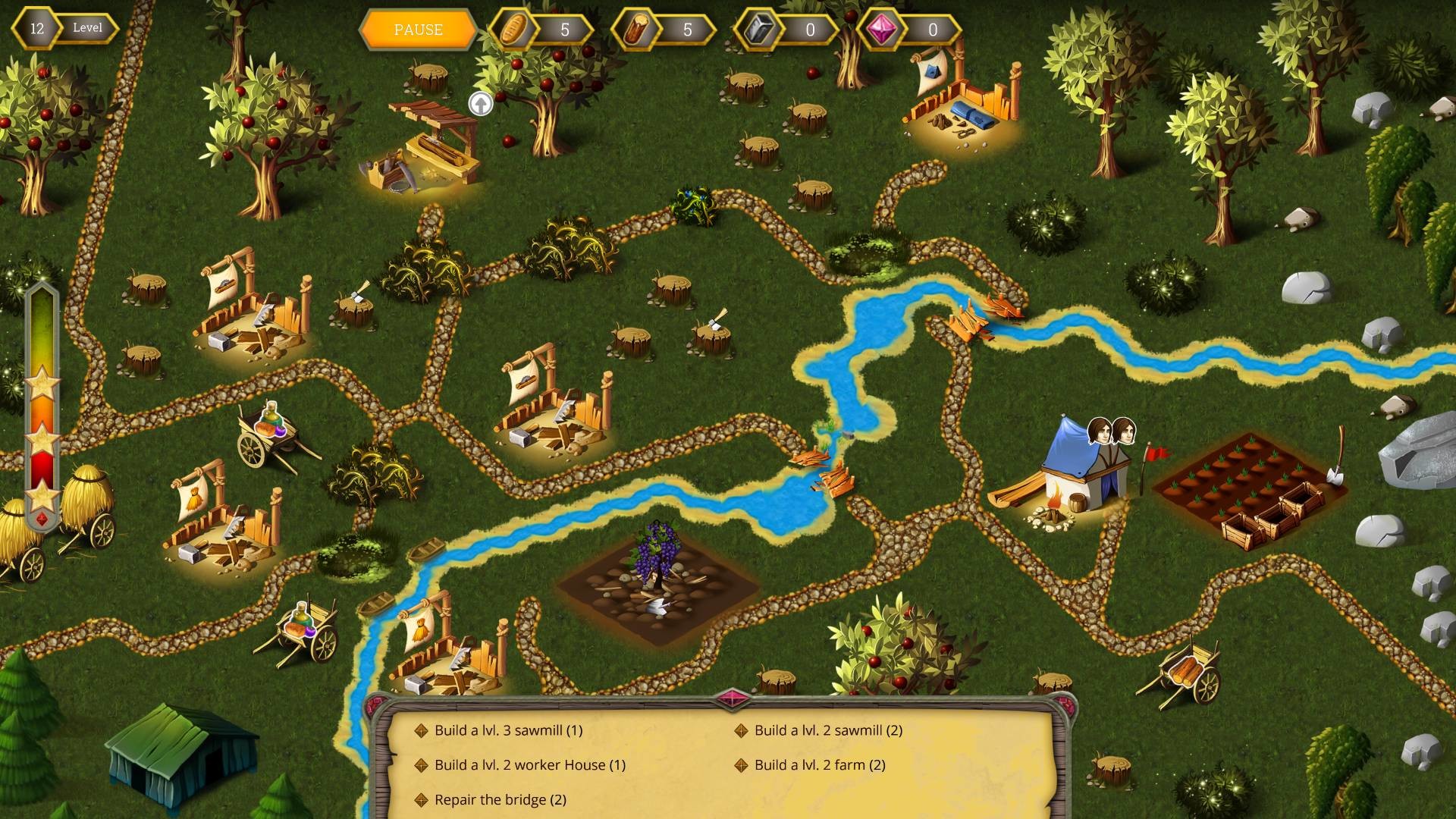Check off the 'Build a lvl. 2 farm' marker
The image size is (1456, 819).
(742, 766)
